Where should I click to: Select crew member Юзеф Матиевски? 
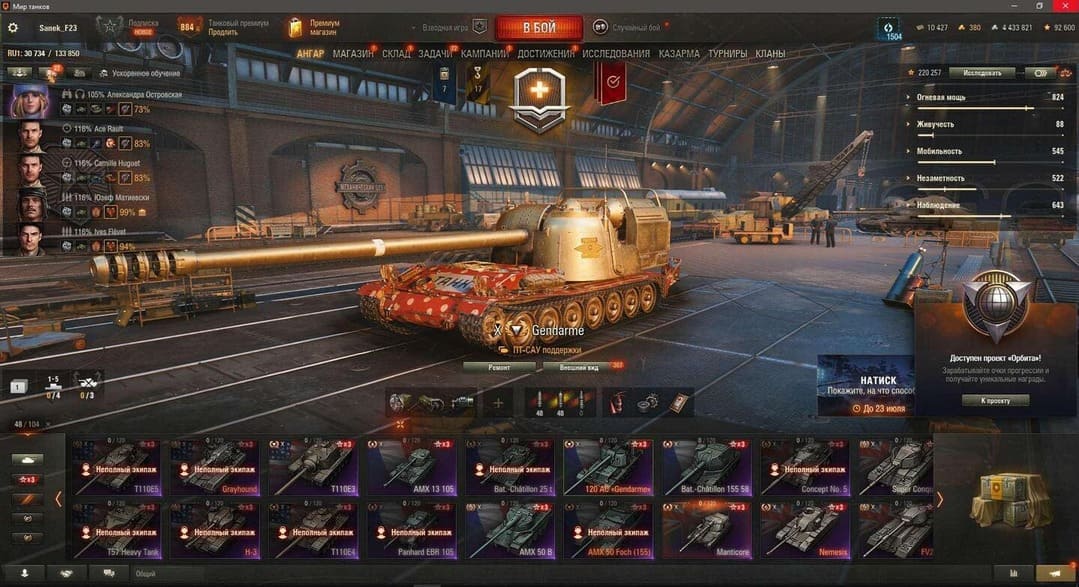pyautogui.click(x=30, y=204)
